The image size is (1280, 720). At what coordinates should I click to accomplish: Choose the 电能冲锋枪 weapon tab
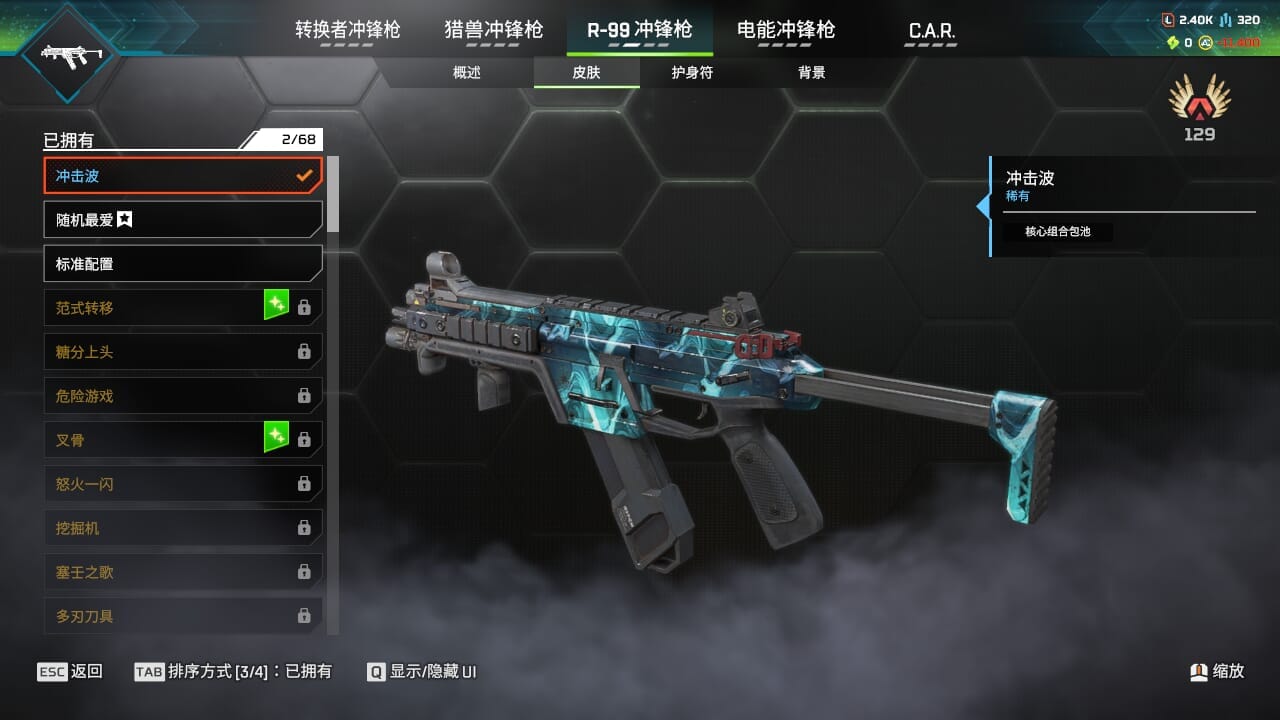pos(785,30)
